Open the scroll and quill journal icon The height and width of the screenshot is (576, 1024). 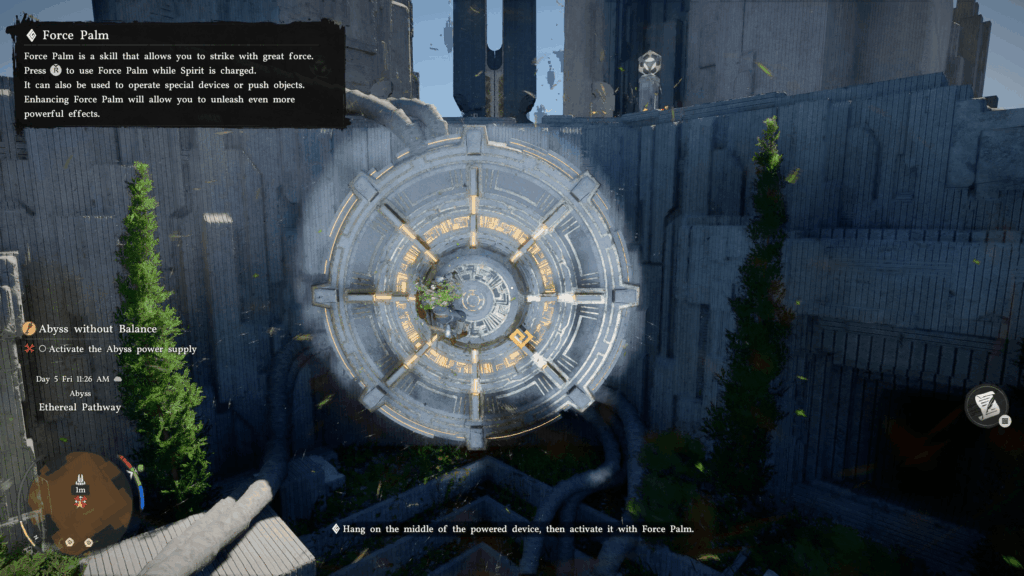point(985,405)
